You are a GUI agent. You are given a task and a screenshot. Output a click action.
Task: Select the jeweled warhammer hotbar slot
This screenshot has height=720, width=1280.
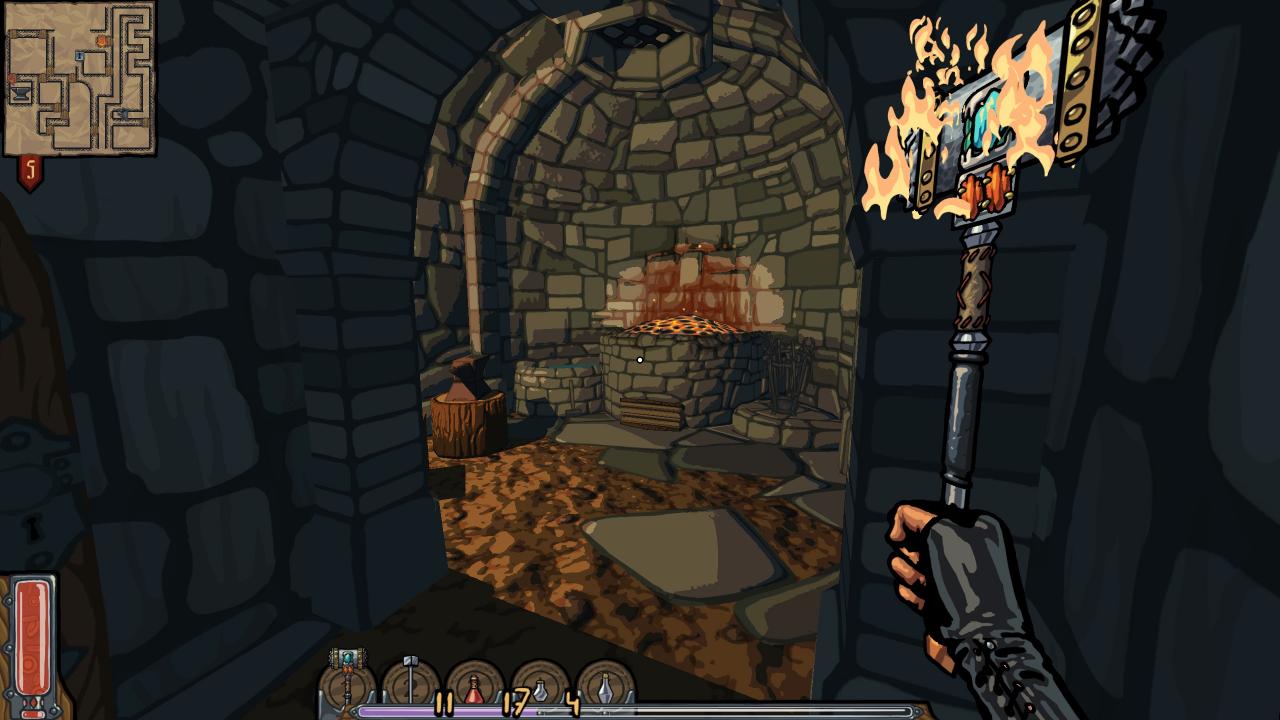pyautogui.click(x=347, y=679)
